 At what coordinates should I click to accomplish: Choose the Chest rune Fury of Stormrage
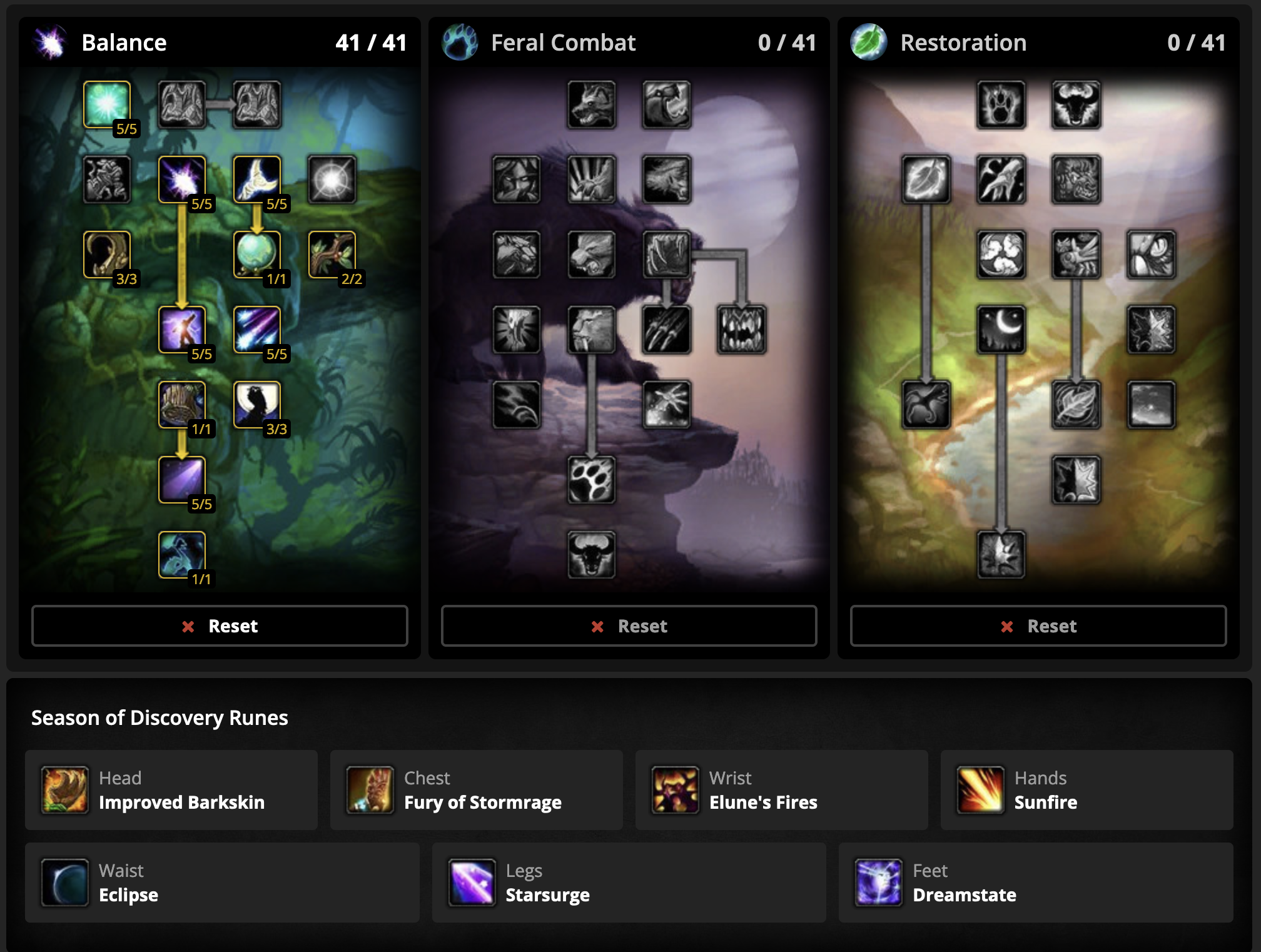click(x=476, y=790)
